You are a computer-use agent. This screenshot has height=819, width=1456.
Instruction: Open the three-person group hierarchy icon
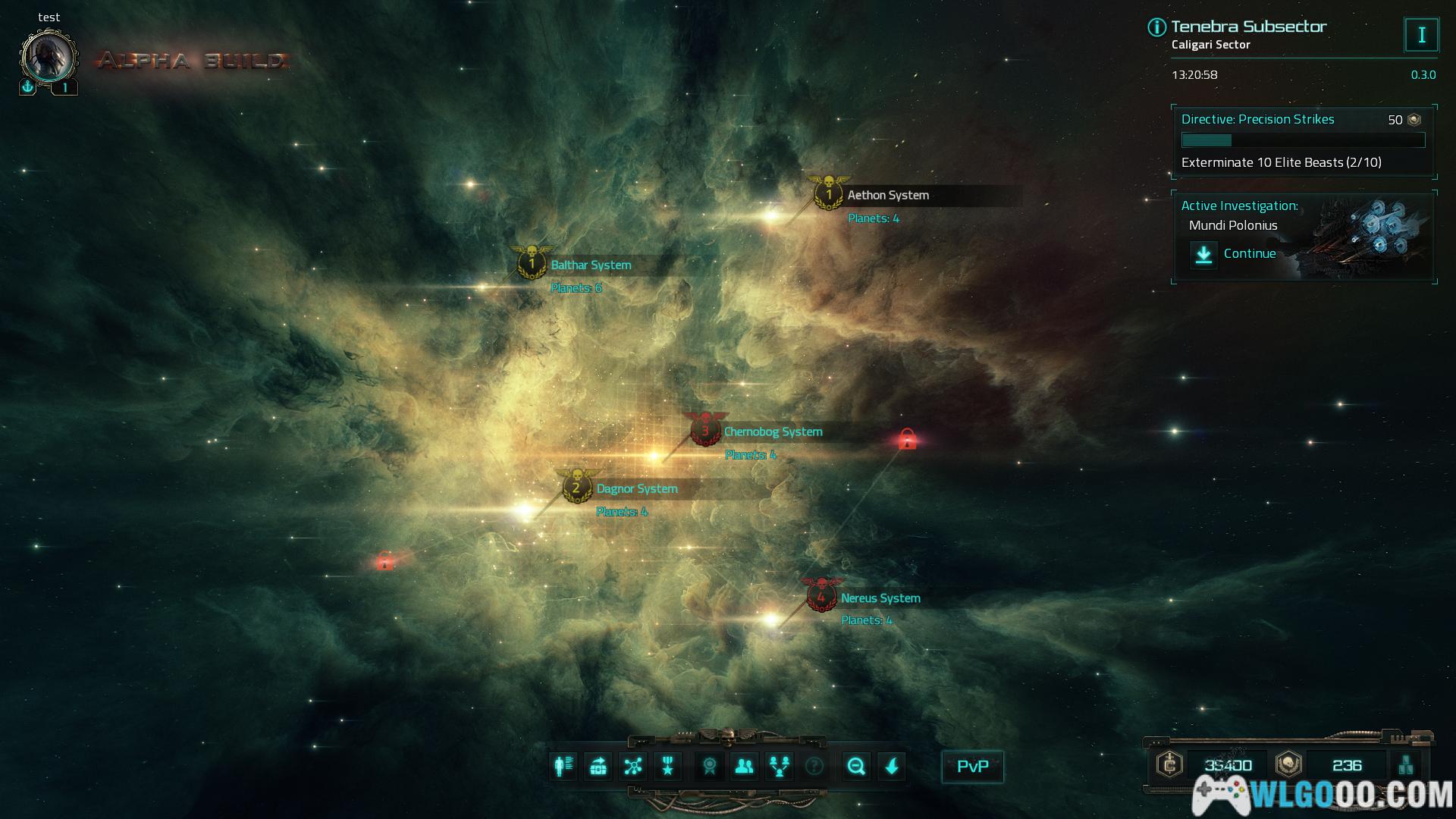pyautogui.click(x=780, y=767)
